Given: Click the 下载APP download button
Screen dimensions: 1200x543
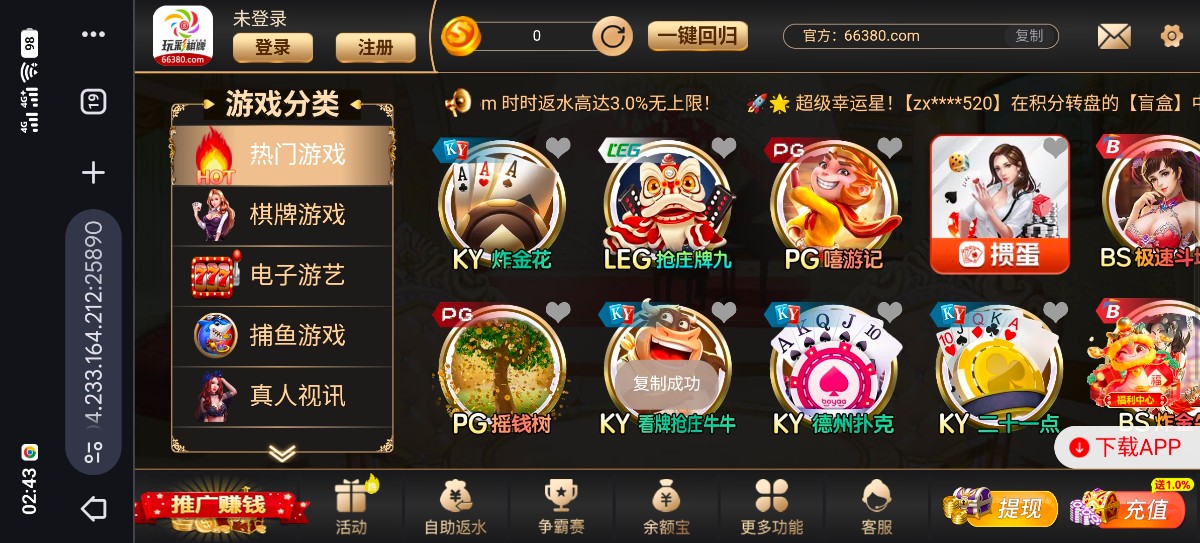Looking at the screenshot, I should pos(1127,447).
